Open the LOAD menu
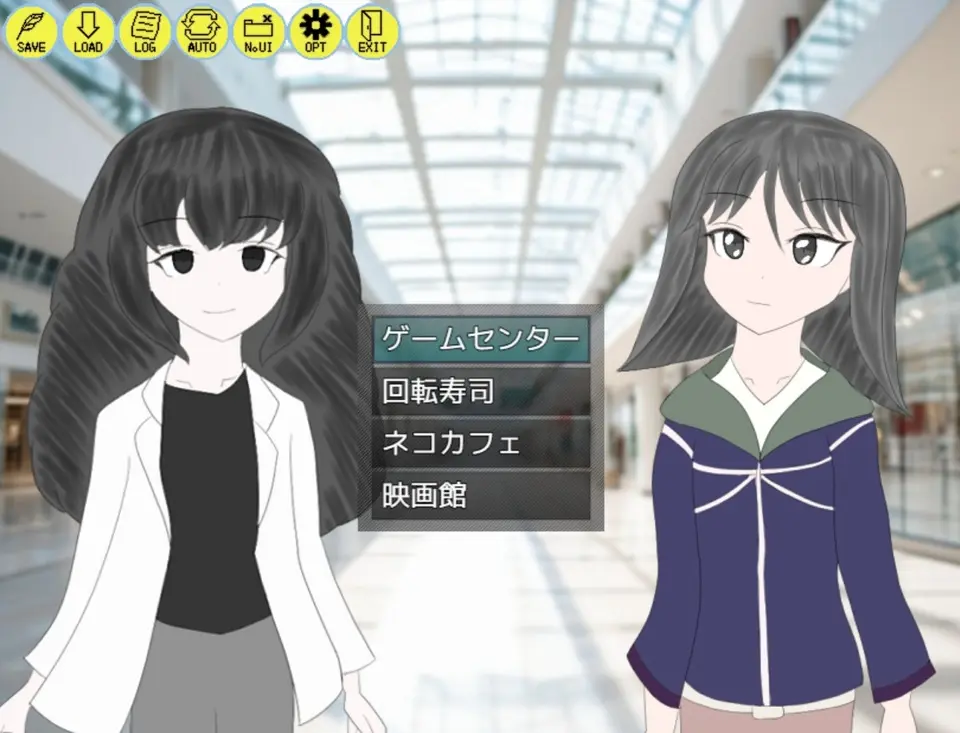 click(88, 31)
